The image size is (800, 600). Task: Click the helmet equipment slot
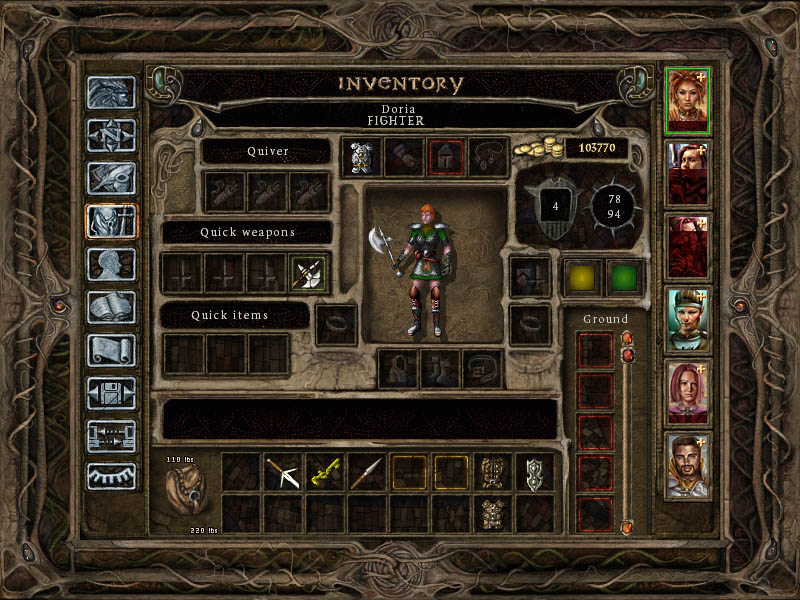(x=444, y=157)
